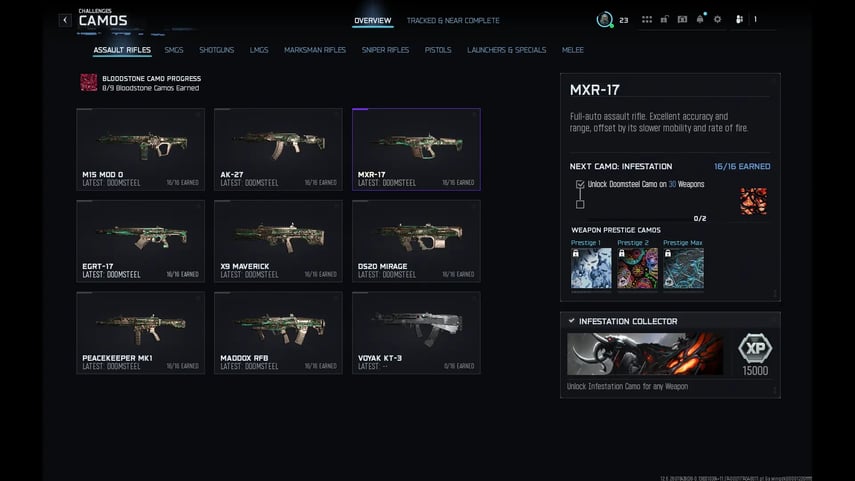Image resolution: width=855 pixels, height=481 pixels.
Task: Open Launchers & Specials category
Action: pyautogui.click(x=506, y=50)
